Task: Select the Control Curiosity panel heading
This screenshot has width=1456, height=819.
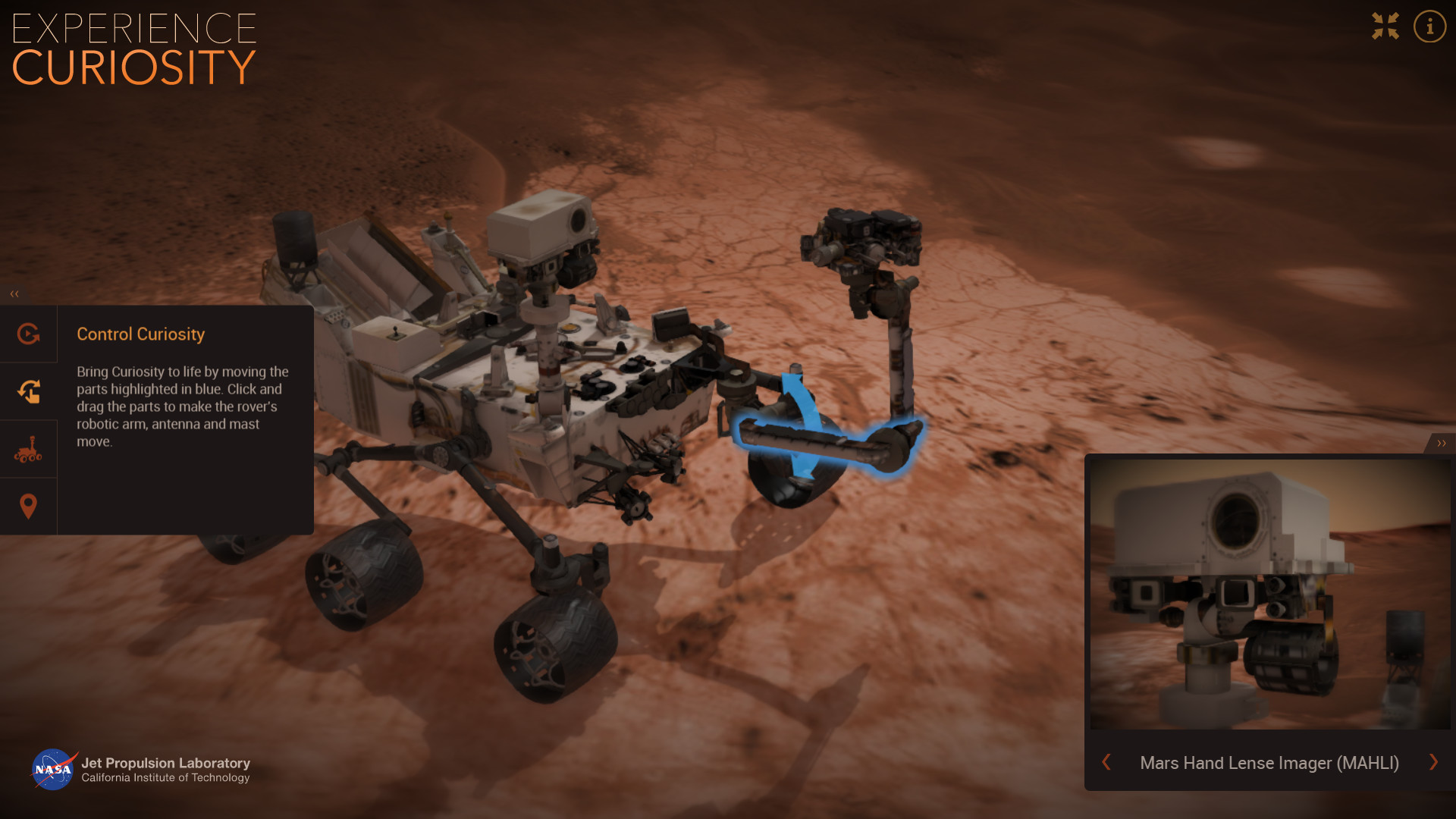Action: pos(140,334)
